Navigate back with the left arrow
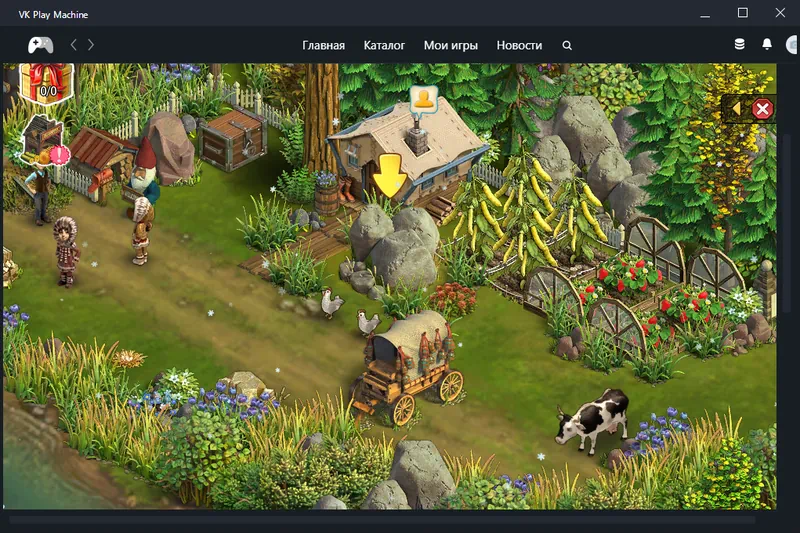800x533 pixels. pyautogui.click(x=73, y=45)
